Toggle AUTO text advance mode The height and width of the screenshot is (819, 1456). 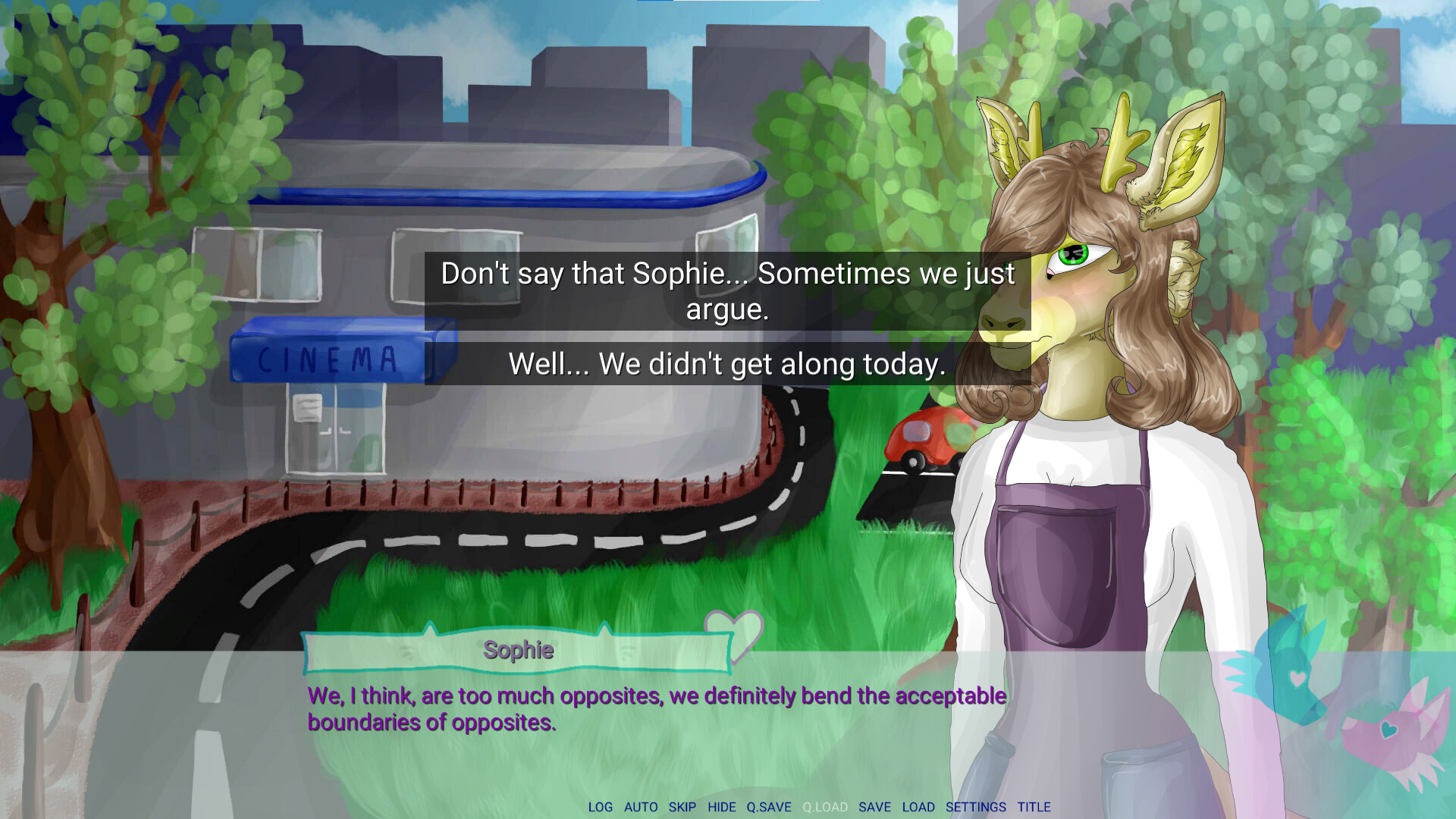pos(641,807)
